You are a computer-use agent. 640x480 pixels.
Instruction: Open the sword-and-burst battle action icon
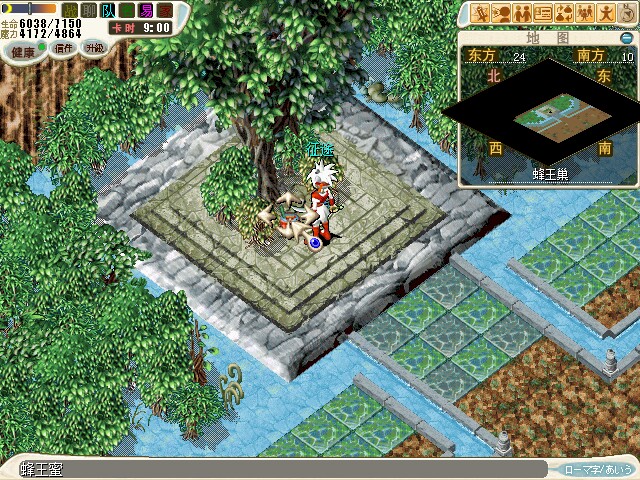click(x=481, y=13)
